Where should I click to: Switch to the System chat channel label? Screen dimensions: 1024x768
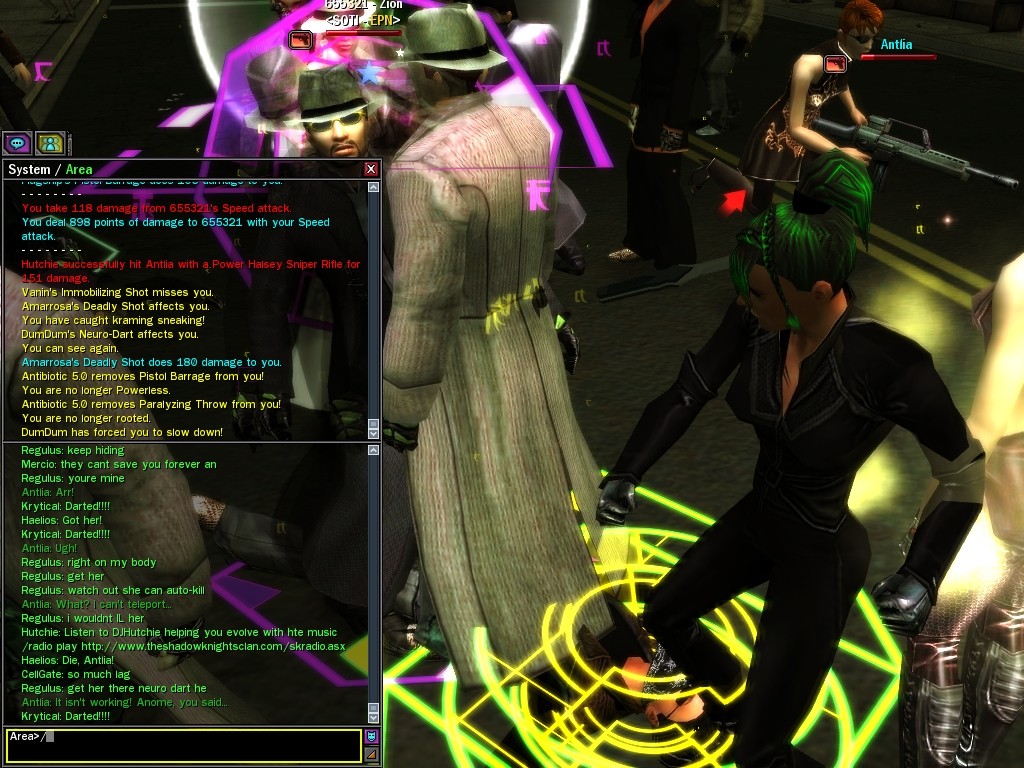(29, 170)
